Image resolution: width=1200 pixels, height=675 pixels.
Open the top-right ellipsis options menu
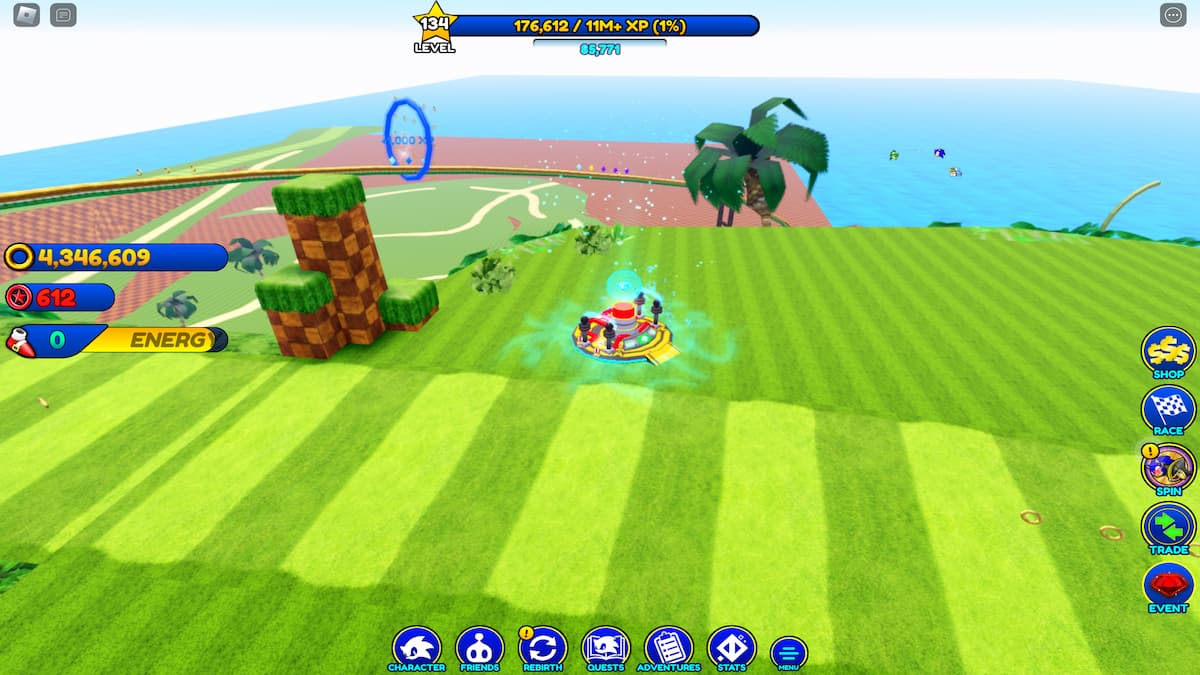tap(1172, 15)
